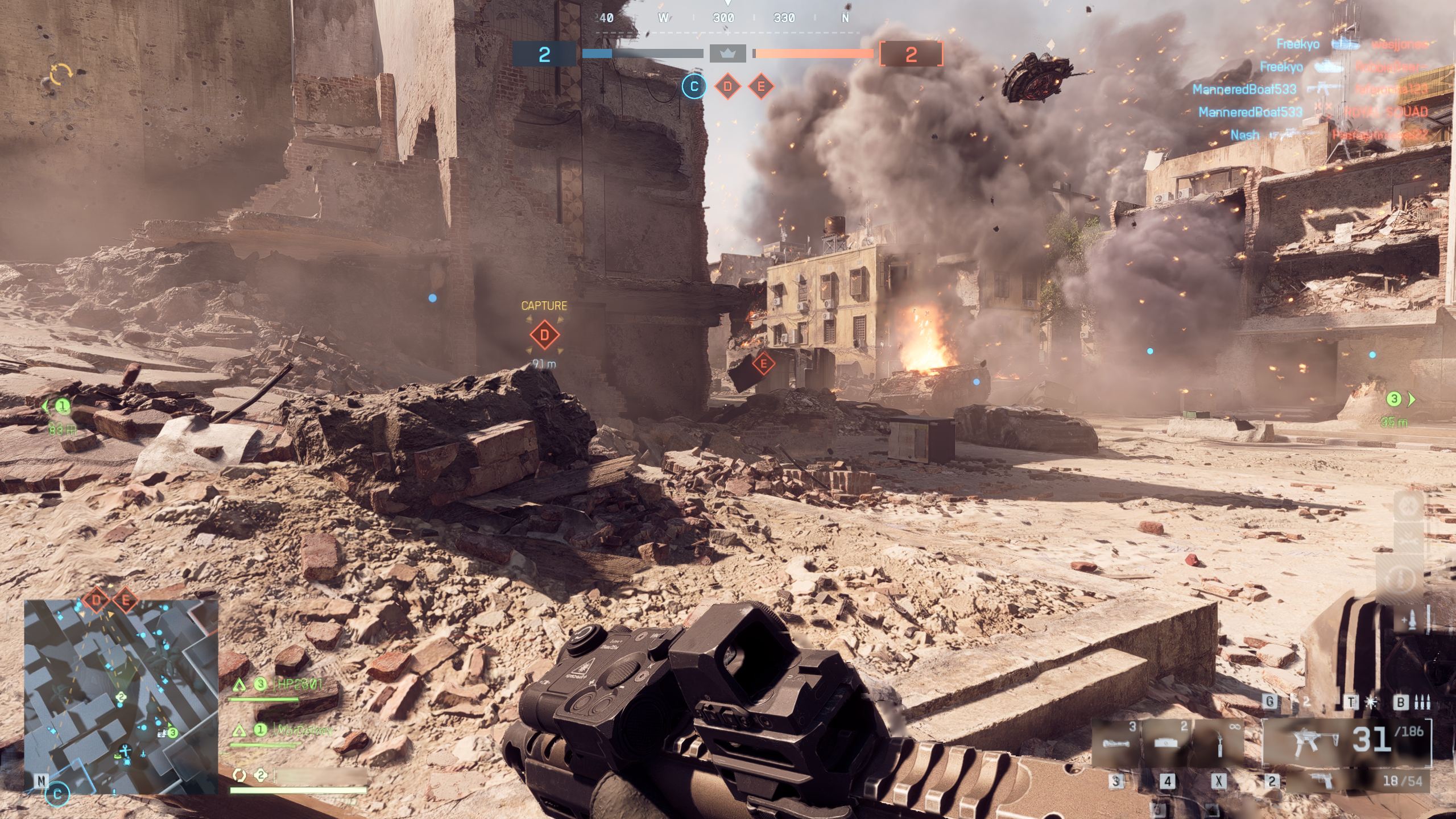Screen dimensions: 1456x819
Task: Click the blue C circle at minimap corner
Action: click(57, 794)
